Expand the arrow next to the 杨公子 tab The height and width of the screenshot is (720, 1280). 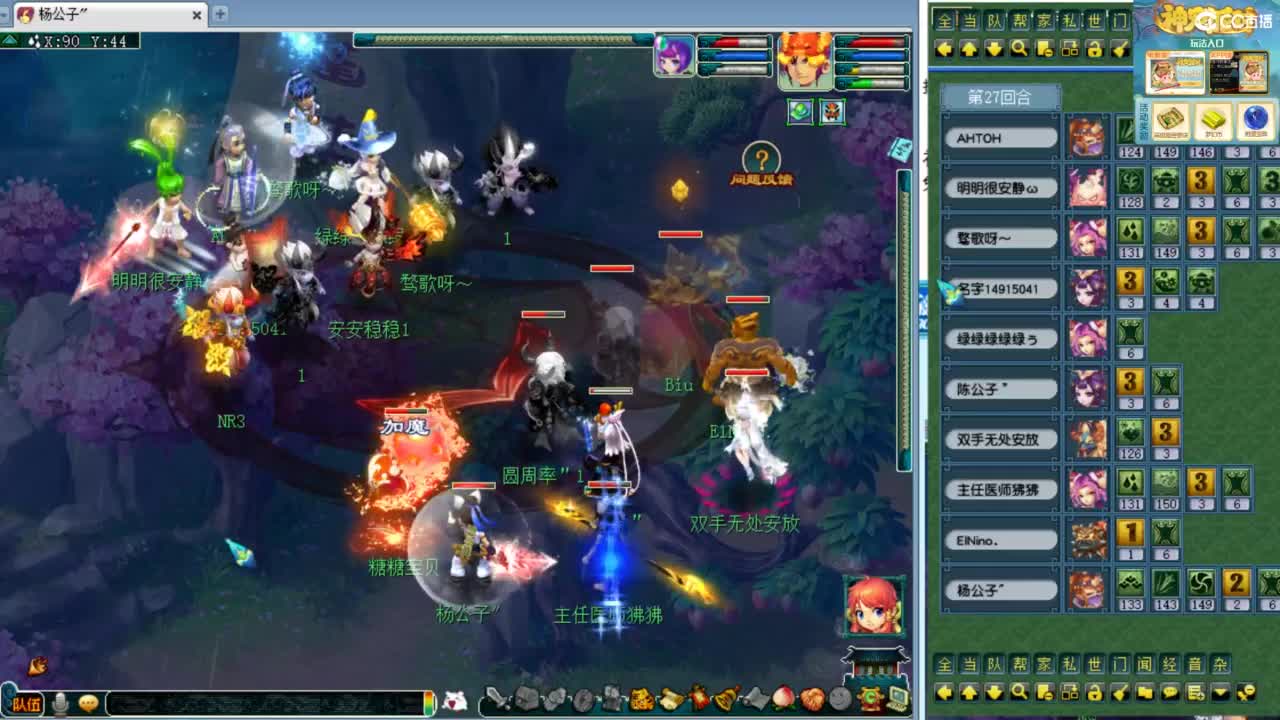coord(5,14)
